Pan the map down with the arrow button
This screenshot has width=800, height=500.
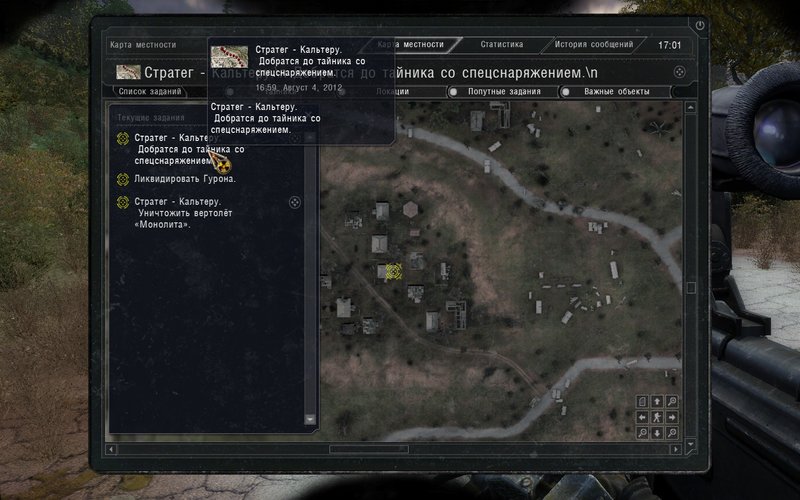(x=657, y=433)
